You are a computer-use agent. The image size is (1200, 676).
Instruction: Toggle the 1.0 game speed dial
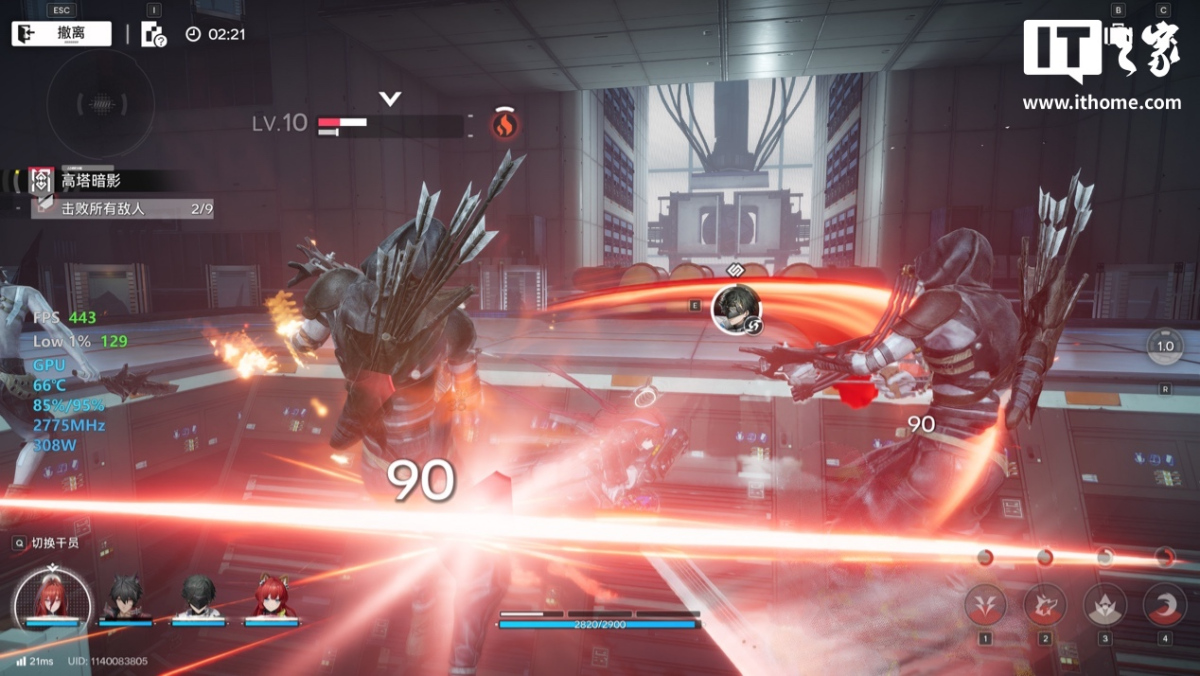[1165, 346]
